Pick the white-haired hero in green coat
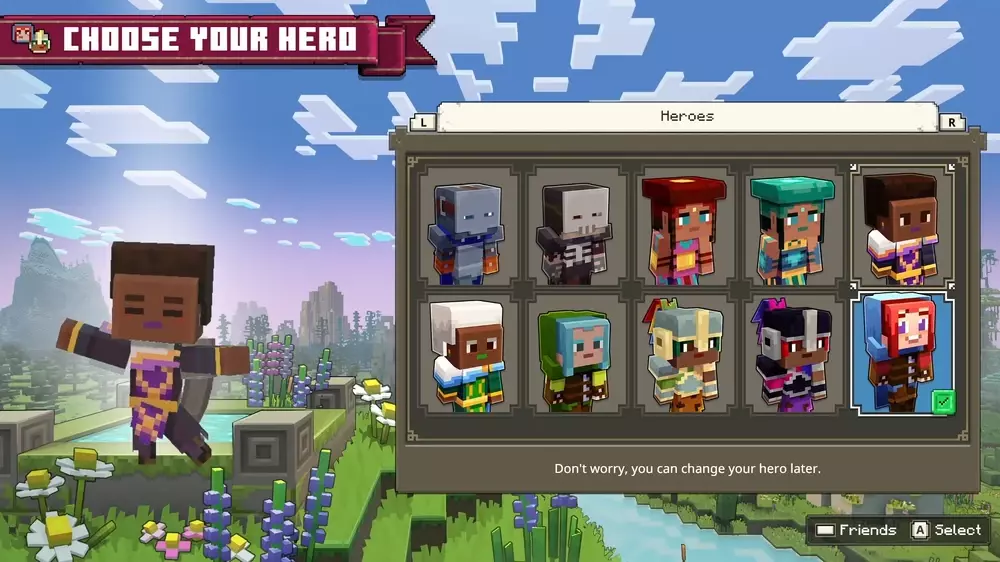The height and width of the screenshot is (562, 1000). point(469,353)
